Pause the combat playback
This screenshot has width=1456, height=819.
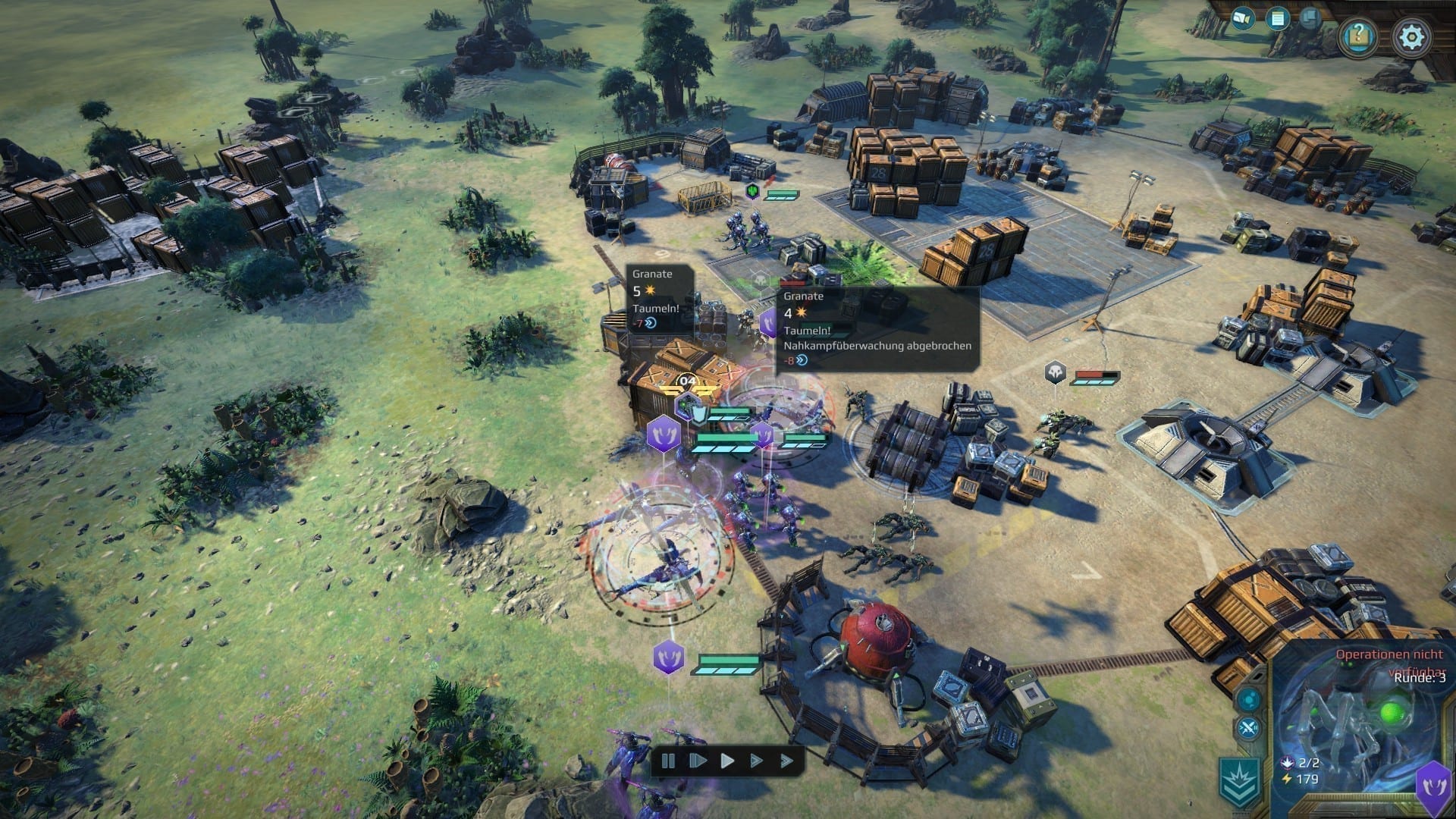669,760
